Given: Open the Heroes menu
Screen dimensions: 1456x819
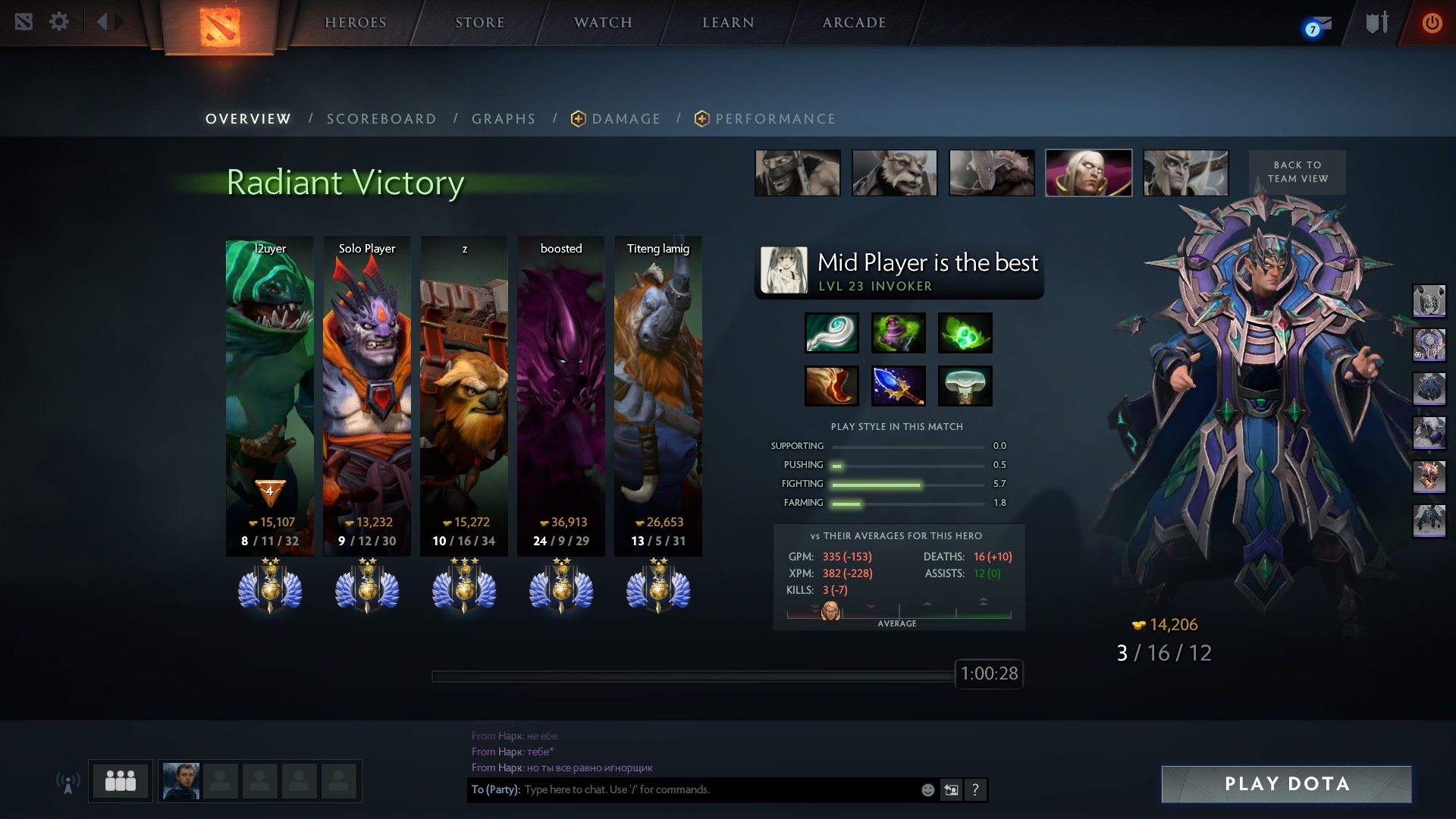Looking at the screenshot, I should coord(356,23).
